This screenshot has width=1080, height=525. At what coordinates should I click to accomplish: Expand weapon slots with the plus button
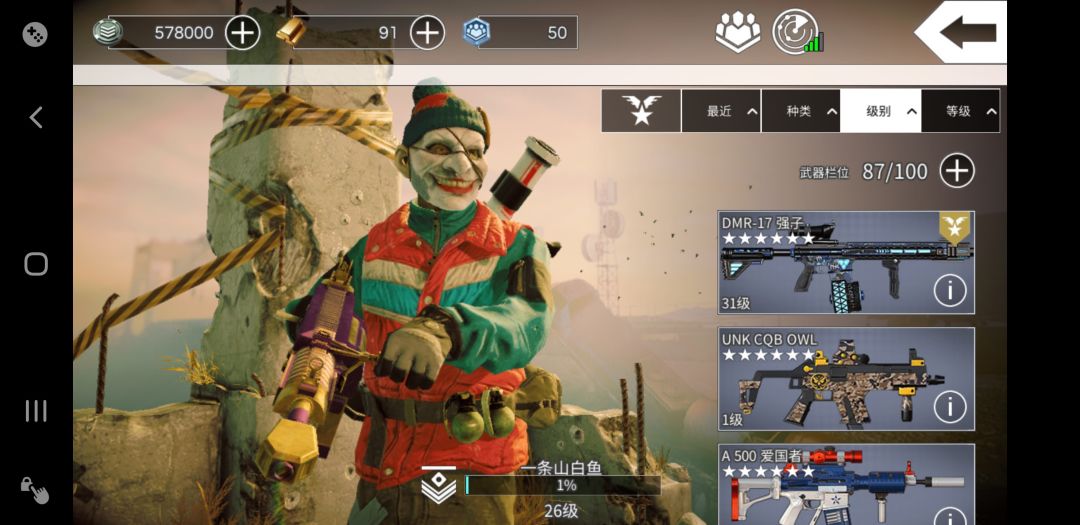[957, 171]
